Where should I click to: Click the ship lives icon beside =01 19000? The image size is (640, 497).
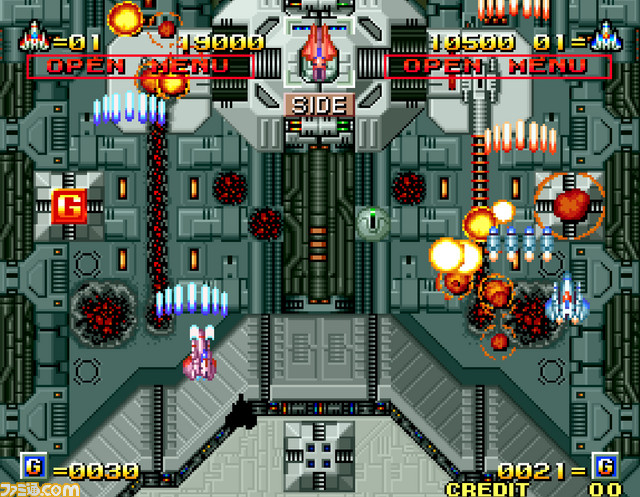coord(34,40)
